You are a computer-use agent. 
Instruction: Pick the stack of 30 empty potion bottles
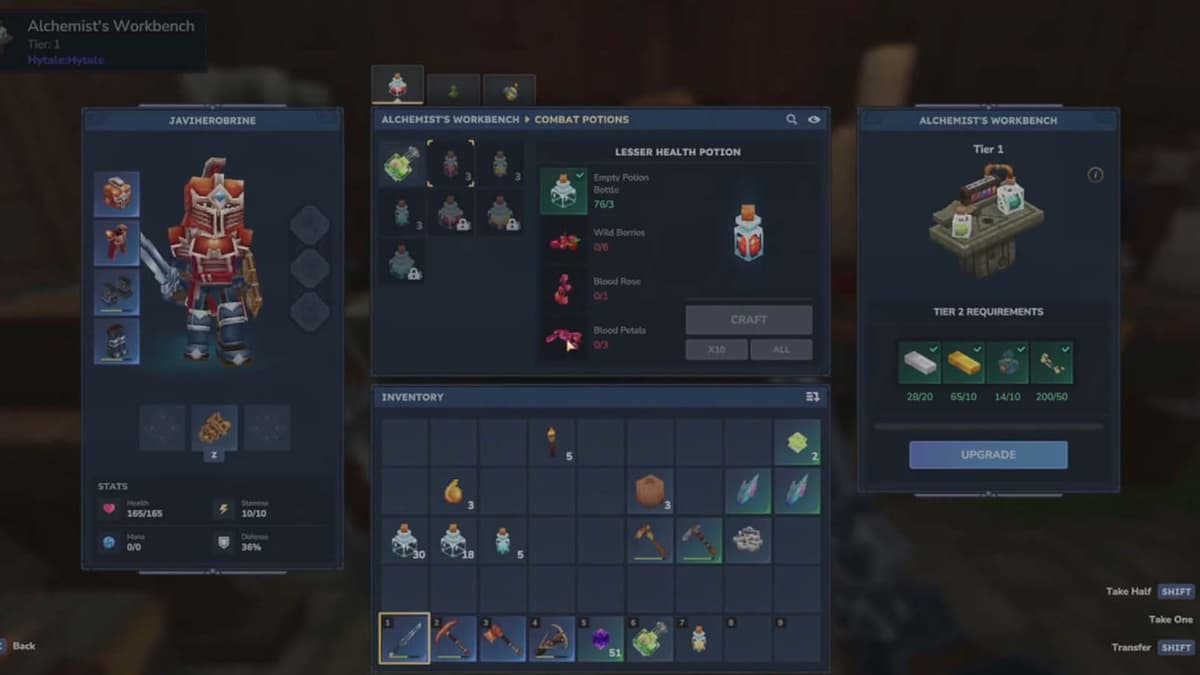pyautogui.click(x=404, y=540)
